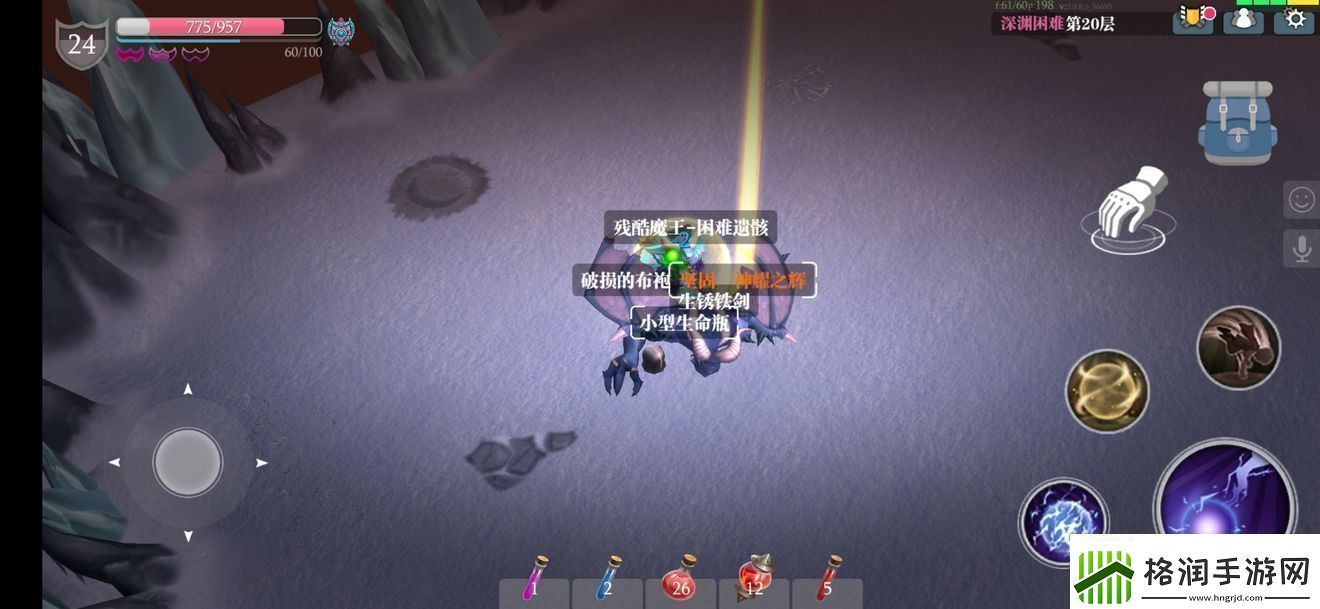This screenshot has height=609, width=1320.
Task: Use the red vial with count 5
Action: pyautogui.click(x=826, y=581)
